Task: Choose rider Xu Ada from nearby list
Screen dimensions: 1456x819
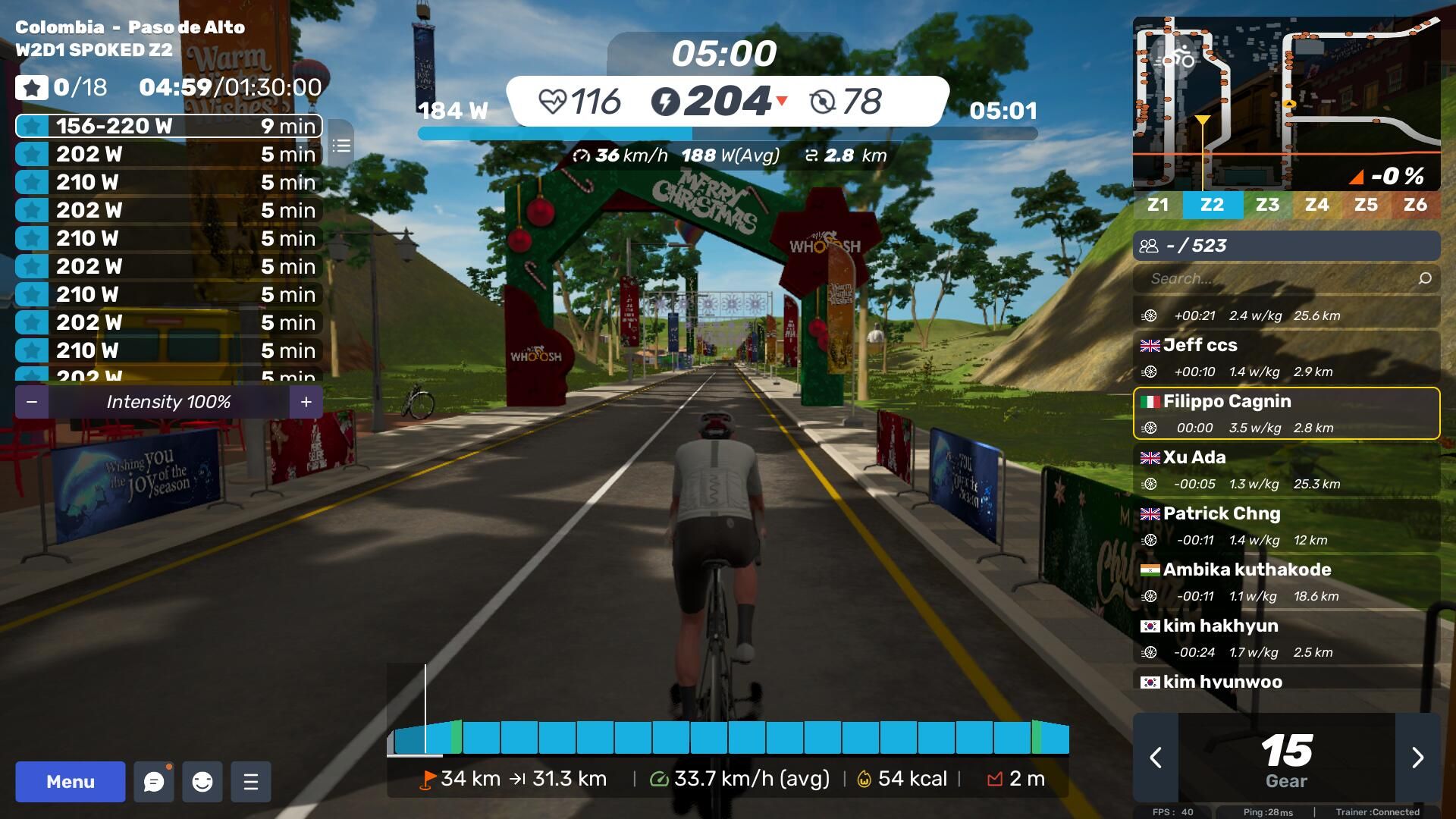Action: tap(1286, 469)
